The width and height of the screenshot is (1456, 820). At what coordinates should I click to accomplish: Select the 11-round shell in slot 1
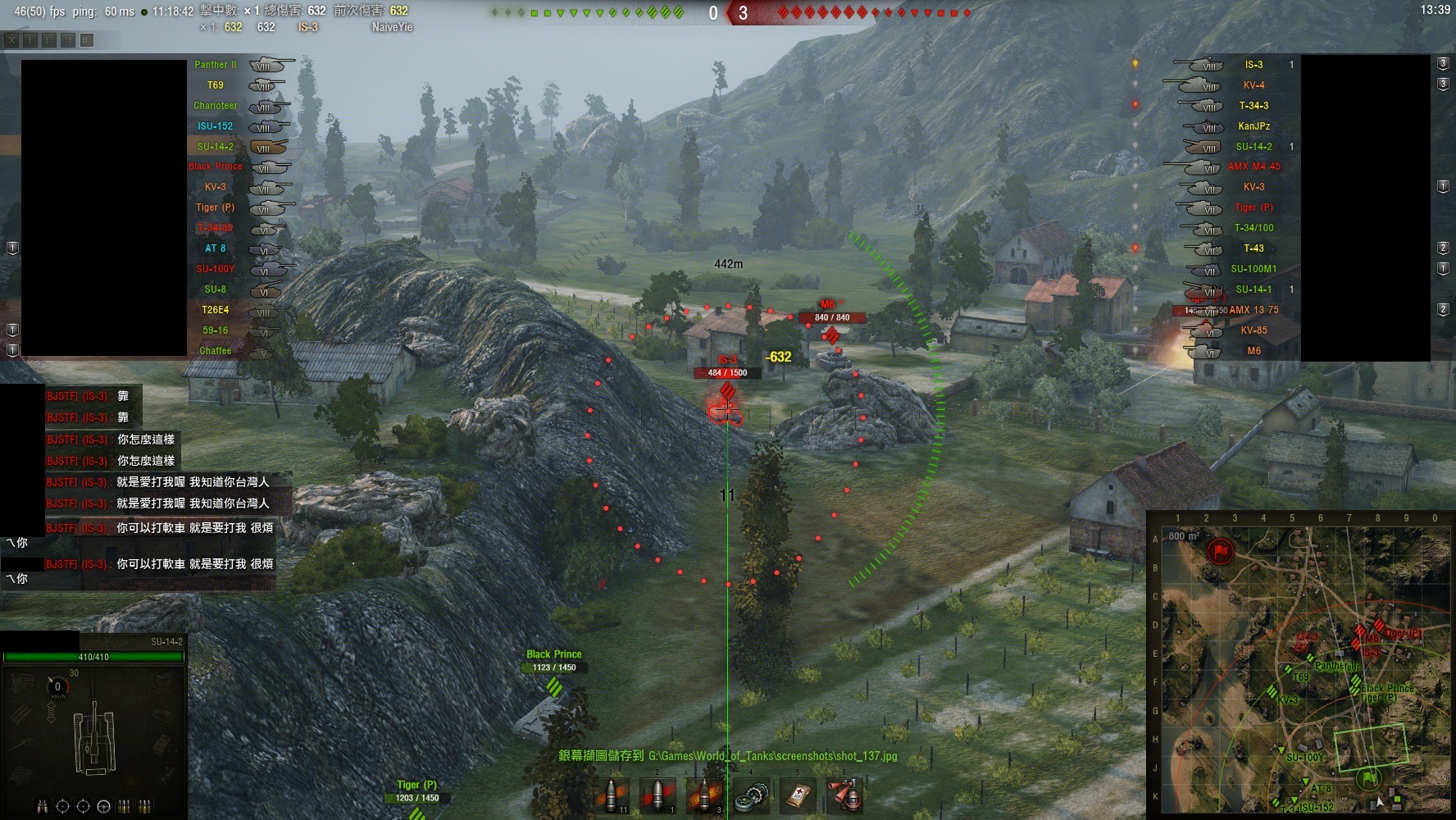pyautogui.click(x=612, y=795)
